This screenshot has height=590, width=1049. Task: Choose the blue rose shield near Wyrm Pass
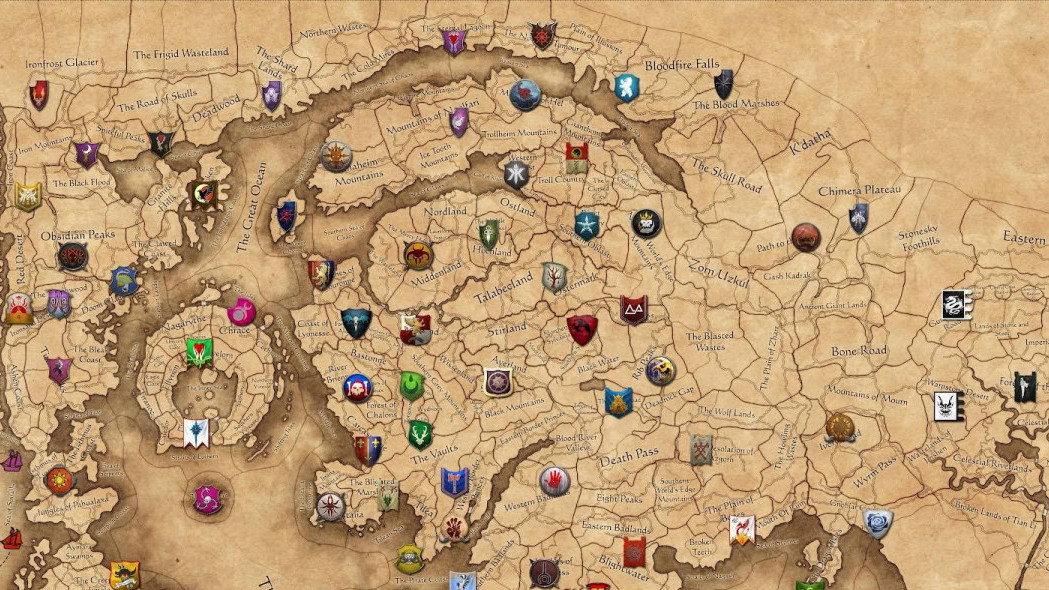[878, 523]
